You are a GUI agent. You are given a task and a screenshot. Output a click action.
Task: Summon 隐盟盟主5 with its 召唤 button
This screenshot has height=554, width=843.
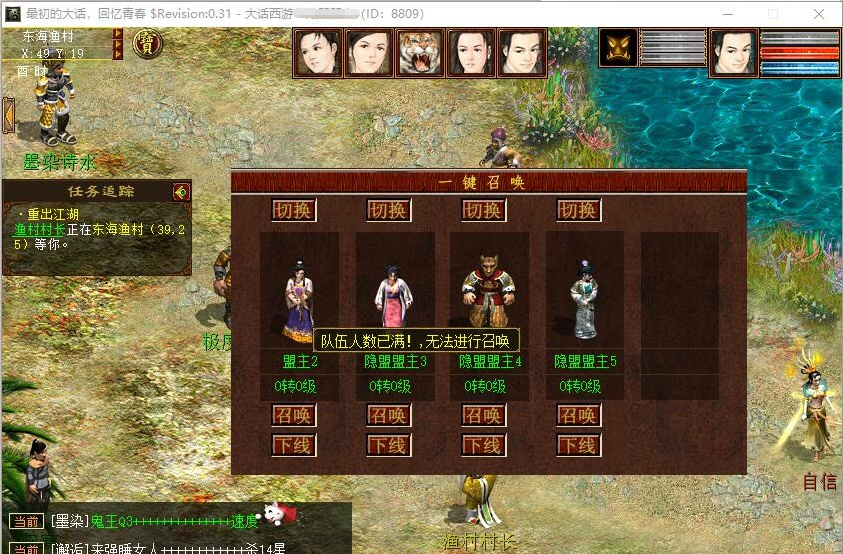578,415
